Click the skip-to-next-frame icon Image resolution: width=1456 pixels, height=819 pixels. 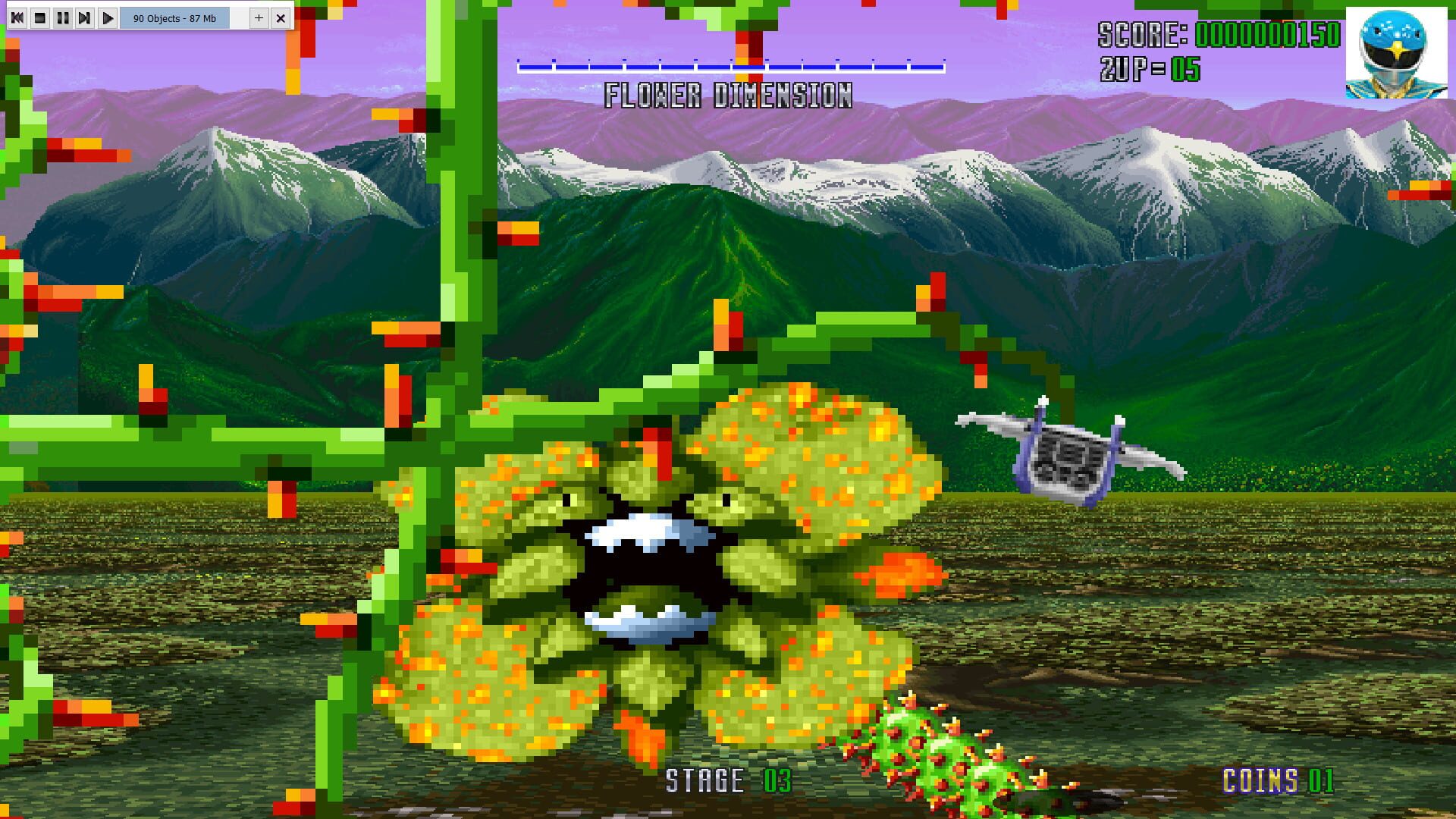pos(85,18)
